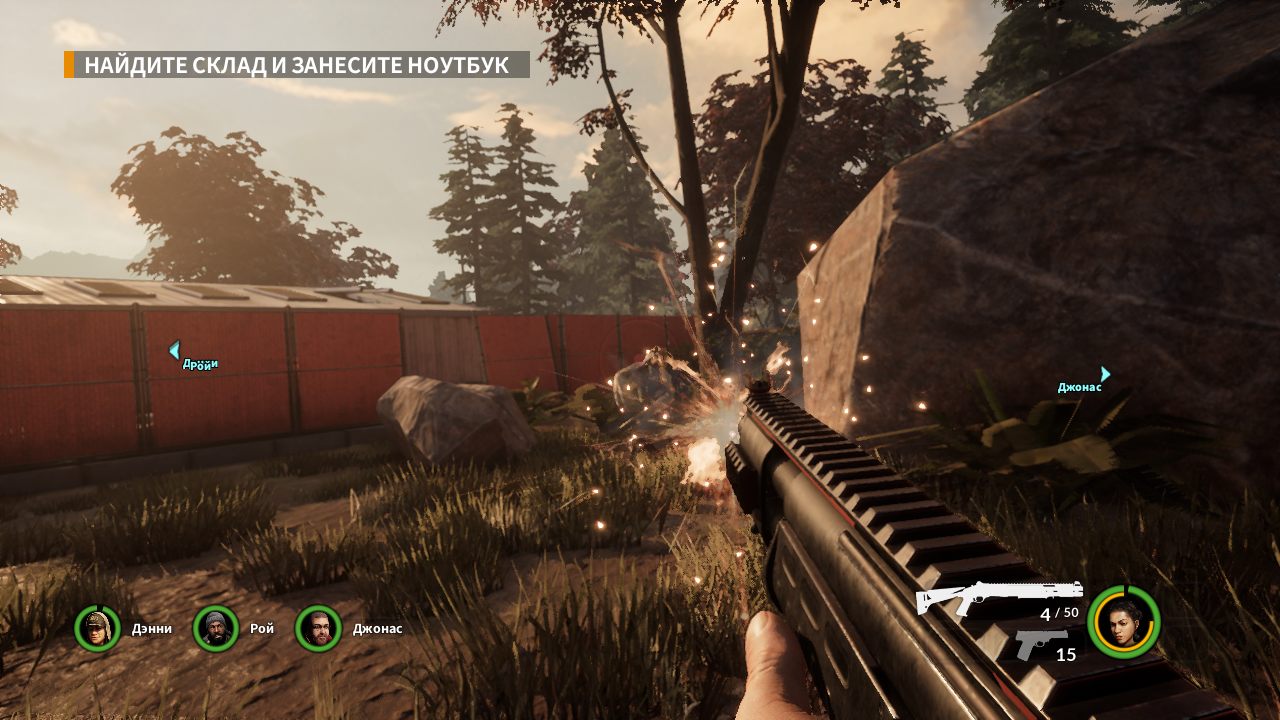The image size is (1280, 720).
Task: Click the objective tracker about the notebook
Action: click(296, 66)
